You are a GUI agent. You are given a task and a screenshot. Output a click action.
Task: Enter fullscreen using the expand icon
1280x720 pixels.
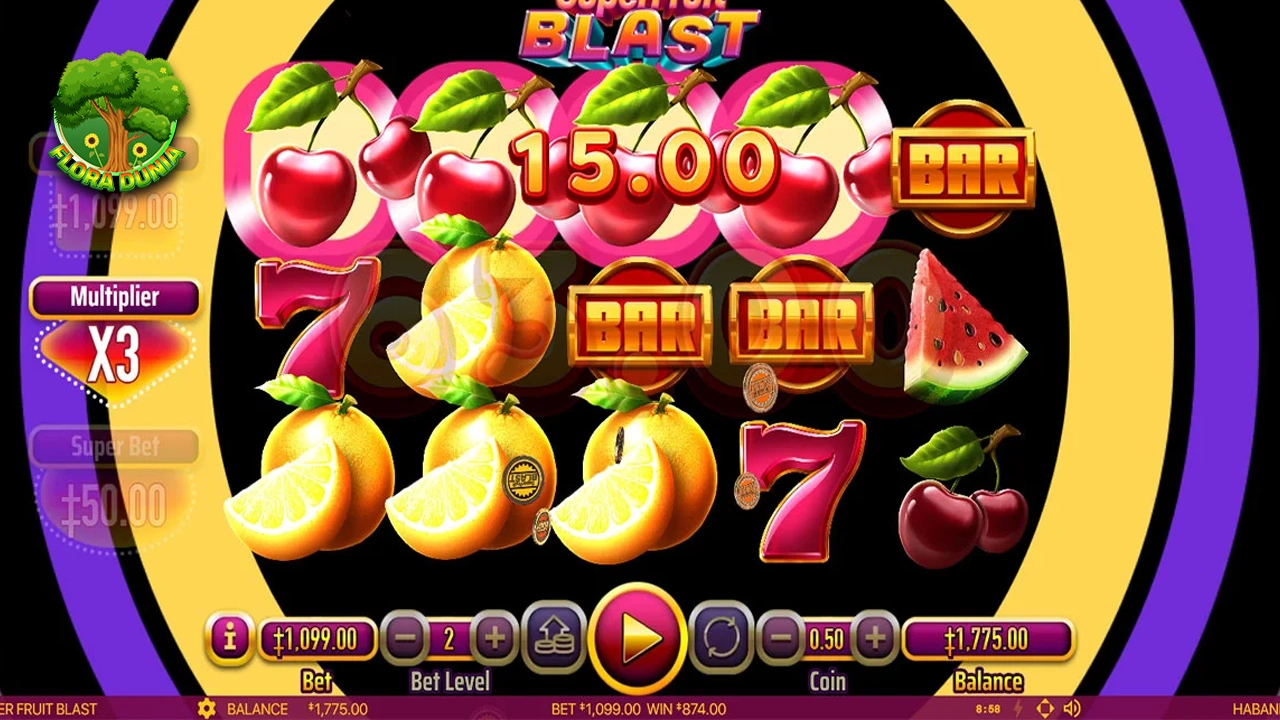point(1046,708)
